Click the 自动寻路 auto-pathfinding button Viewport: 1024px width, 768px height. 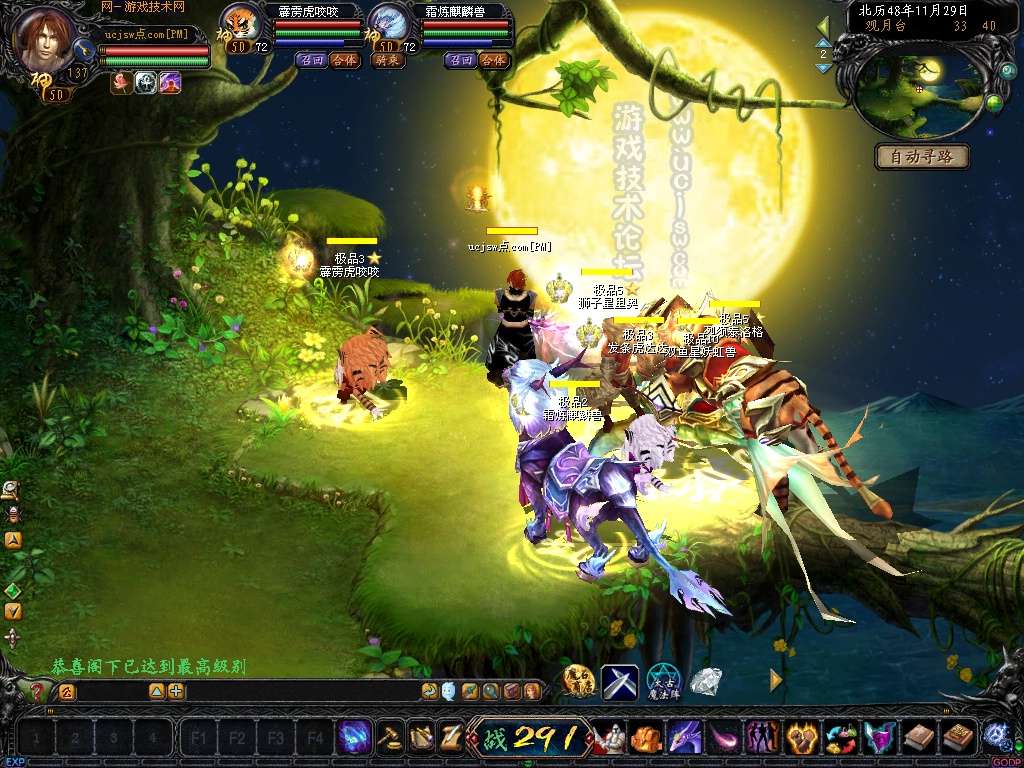pyautogui.click(x=922, y=157)
